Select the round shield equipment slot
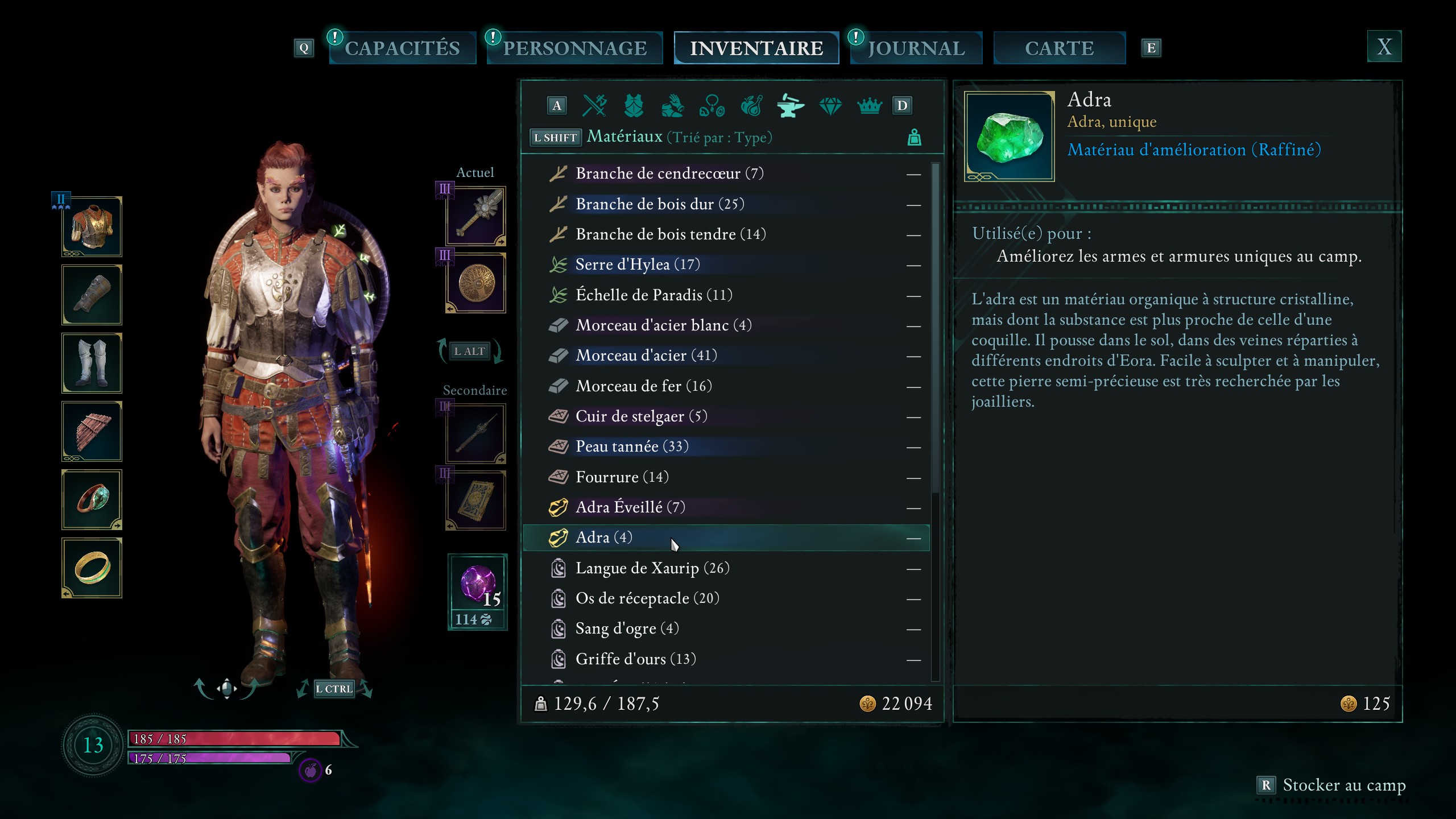 pyautogui.click(x=476, y=283)
